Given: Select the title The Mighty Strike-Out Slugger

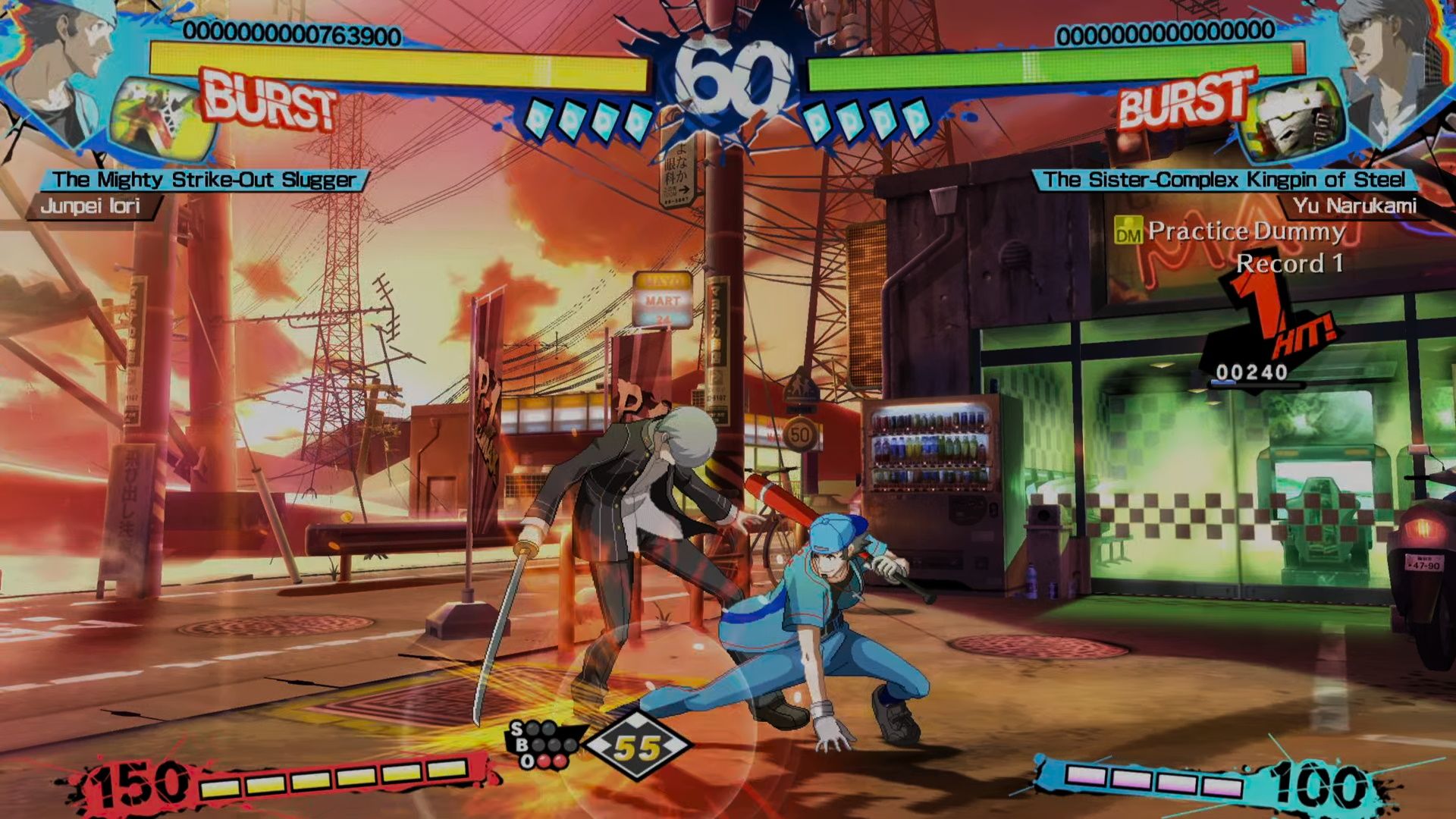Looking at the screenshot, I should tap(205, 177).
